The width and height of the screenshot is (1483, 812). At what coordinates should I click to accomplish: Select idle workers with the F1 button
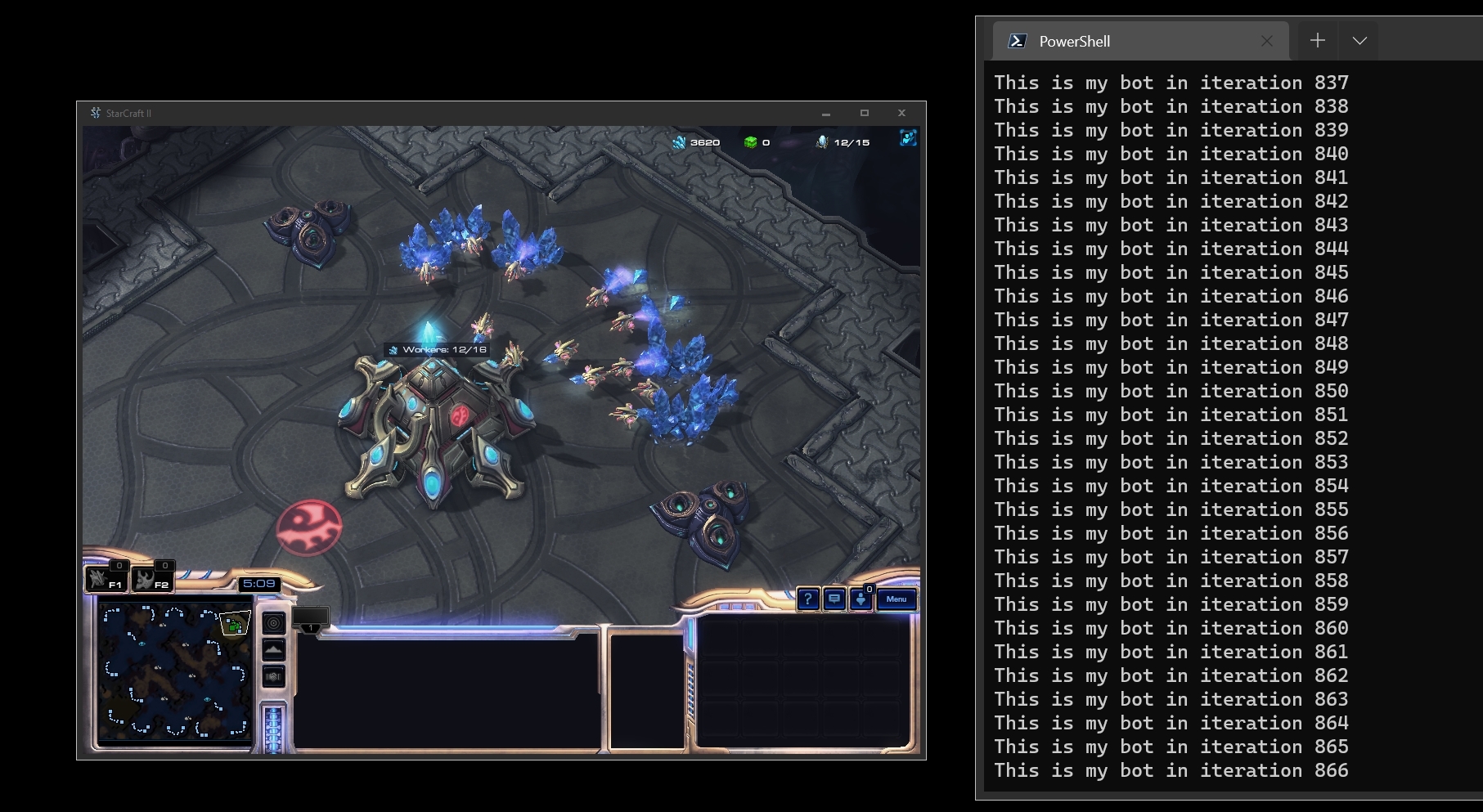[106, 579]
